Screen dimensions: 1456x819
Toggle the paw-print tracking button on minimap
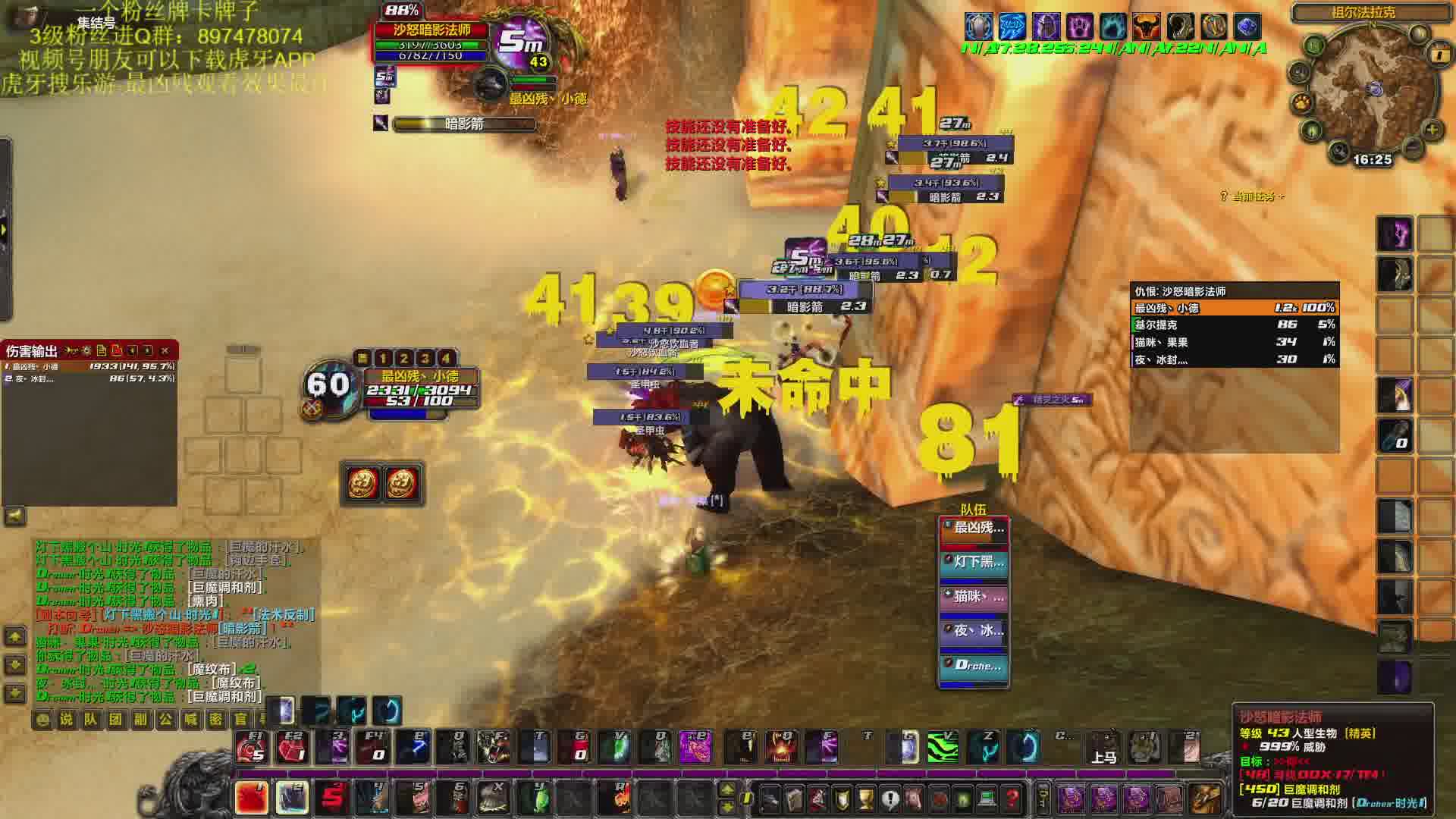coord(1304,102)
